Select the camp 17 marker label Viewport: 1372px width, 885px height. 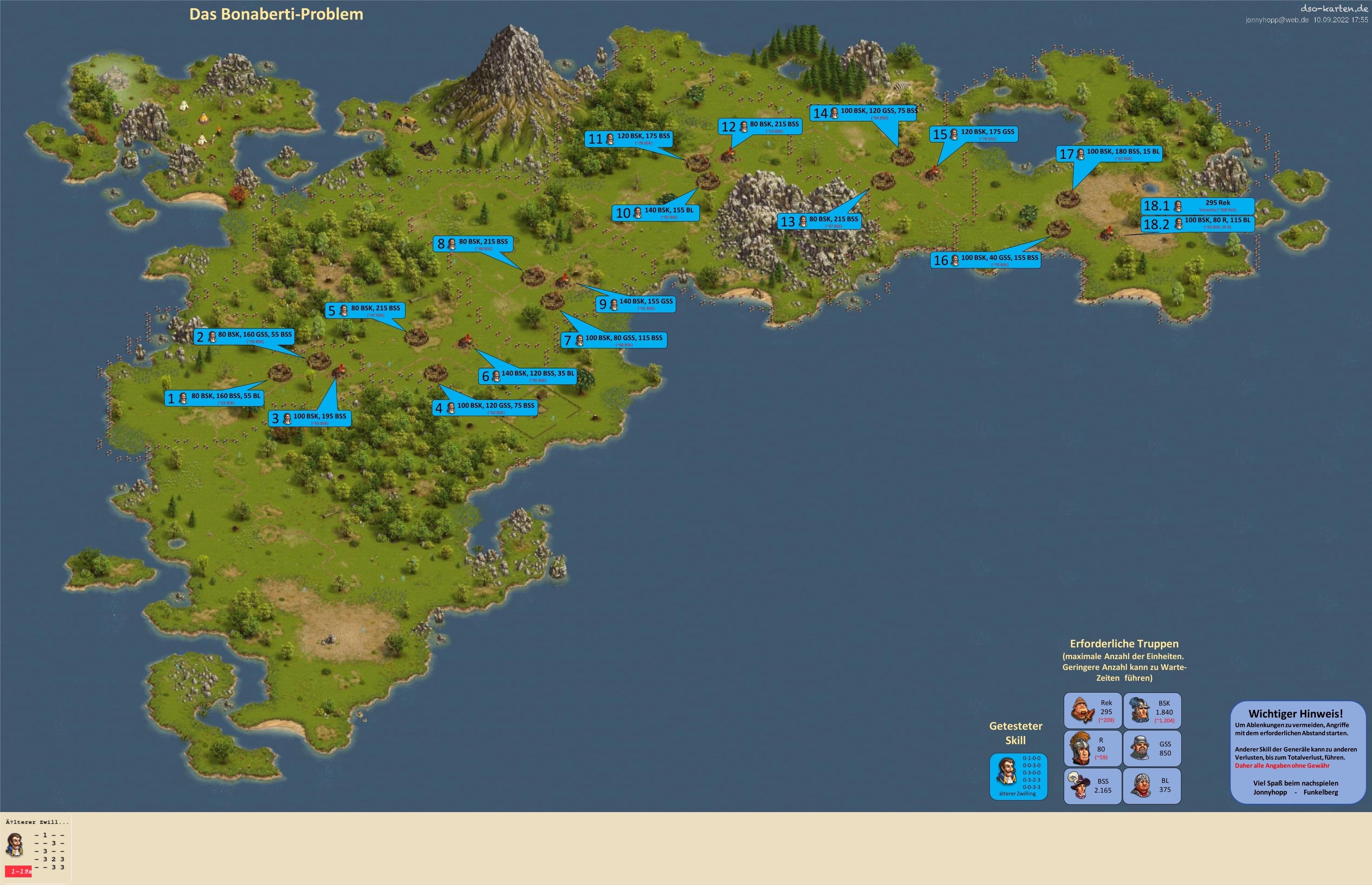pos(1109,153)
